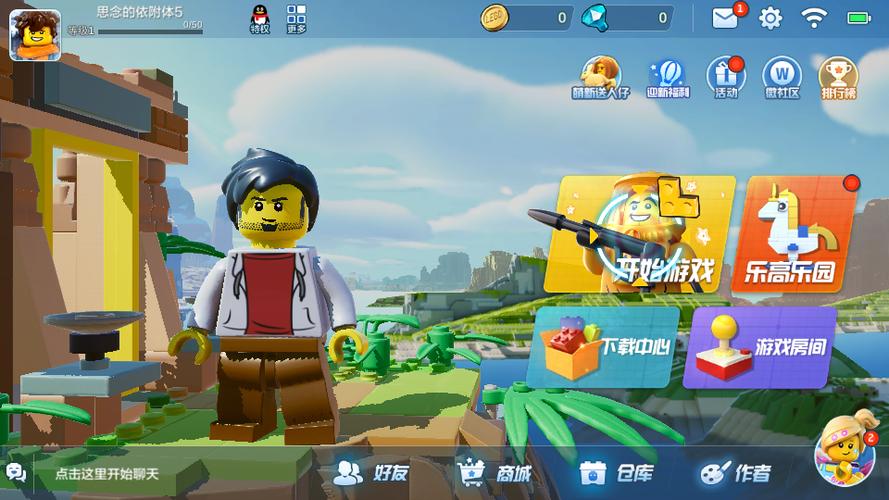
Task: Open the player avatar profile
Action: [x=35, y=34]
